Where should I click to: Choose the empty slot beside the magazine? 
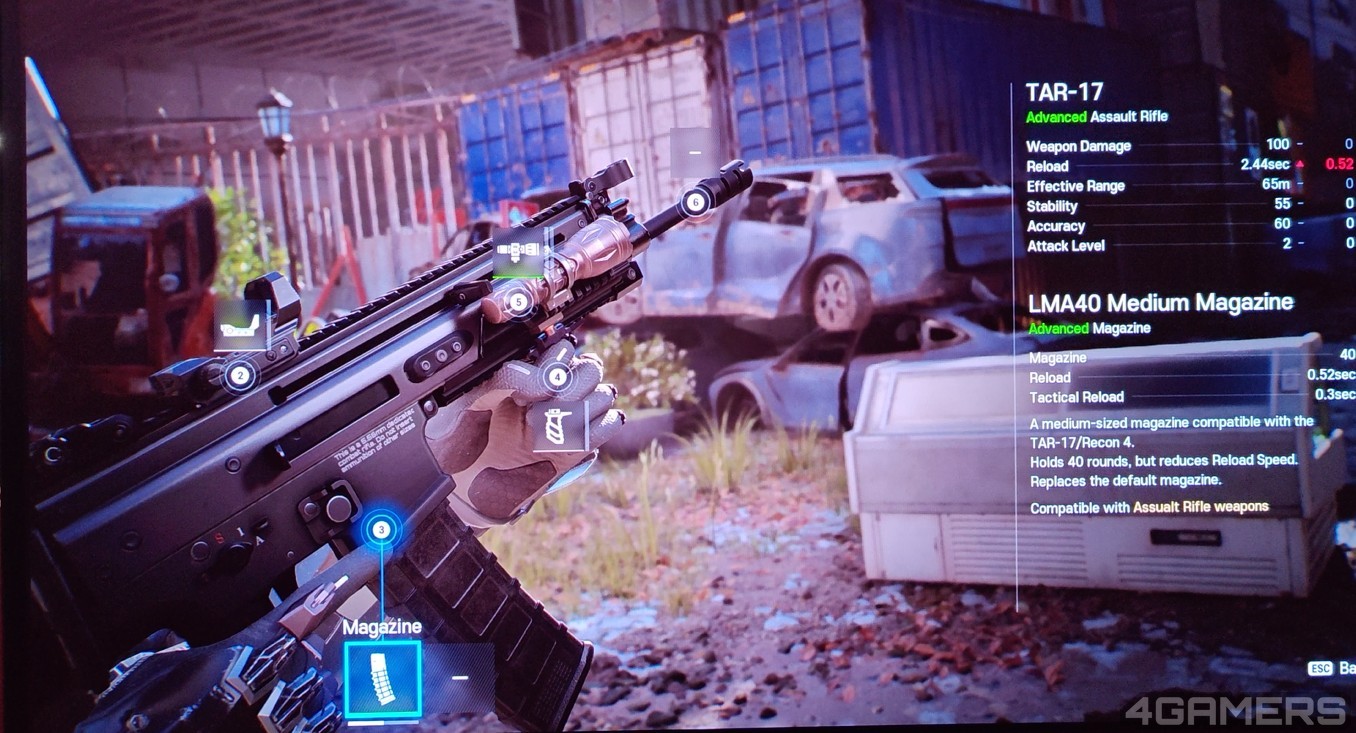(459, 678)
